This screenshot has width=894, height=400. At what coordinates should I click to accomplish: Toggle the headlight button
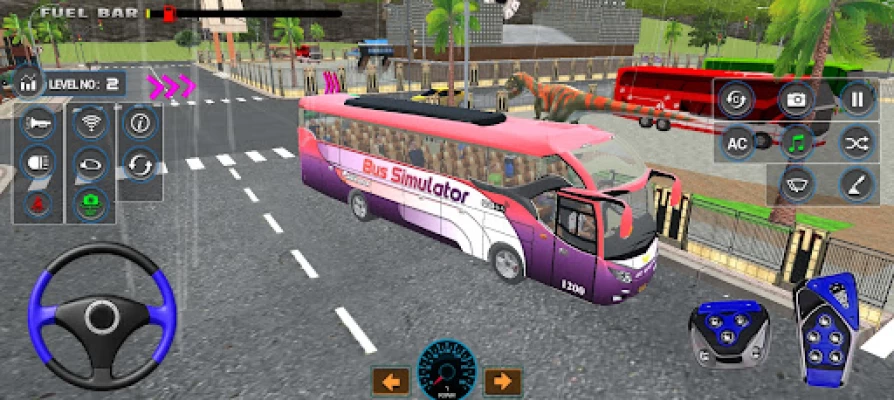pyautogui.click(x=36, y=164)
